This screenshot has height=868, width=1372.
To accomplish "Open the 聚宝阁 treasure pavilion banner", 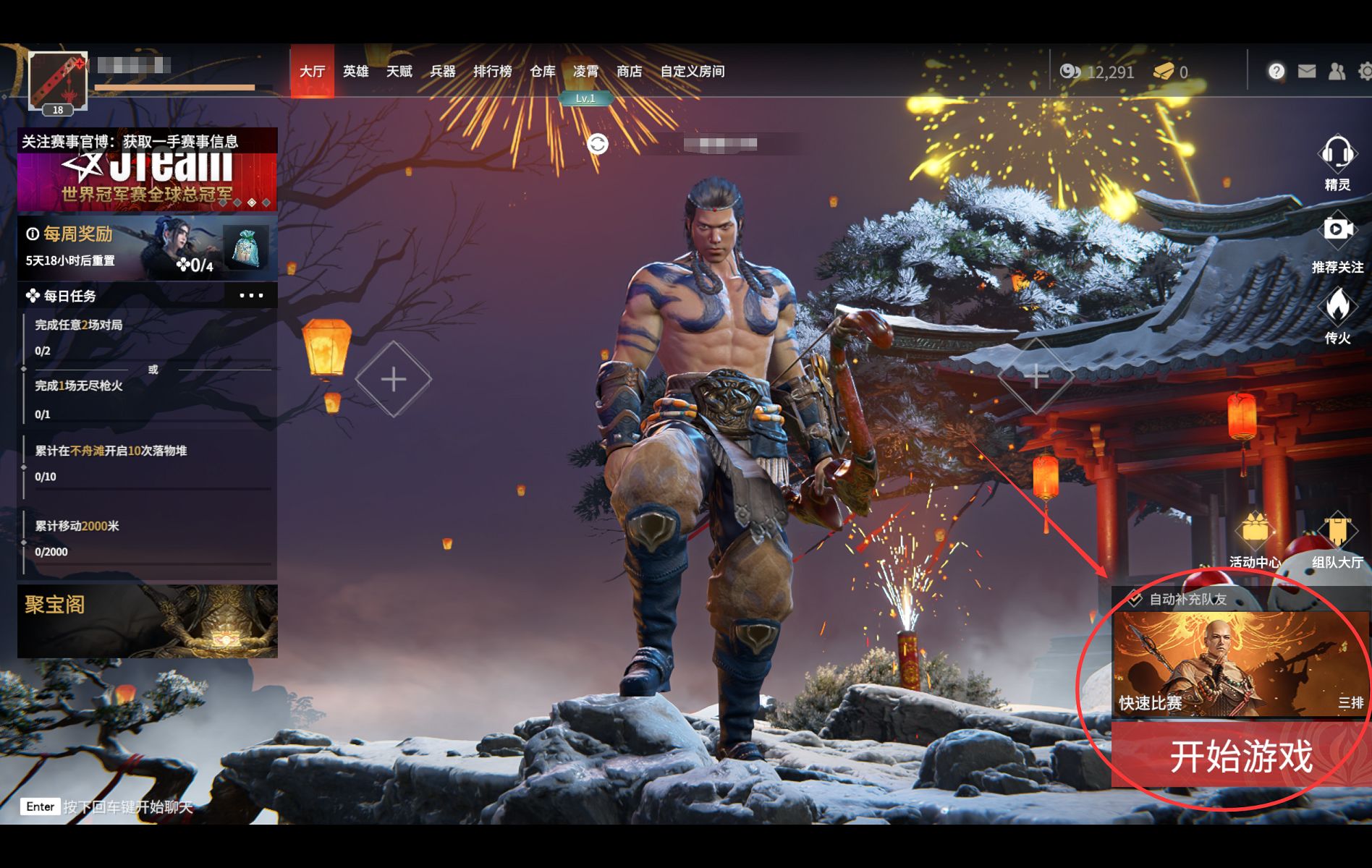I will click(x=147, y=621).
